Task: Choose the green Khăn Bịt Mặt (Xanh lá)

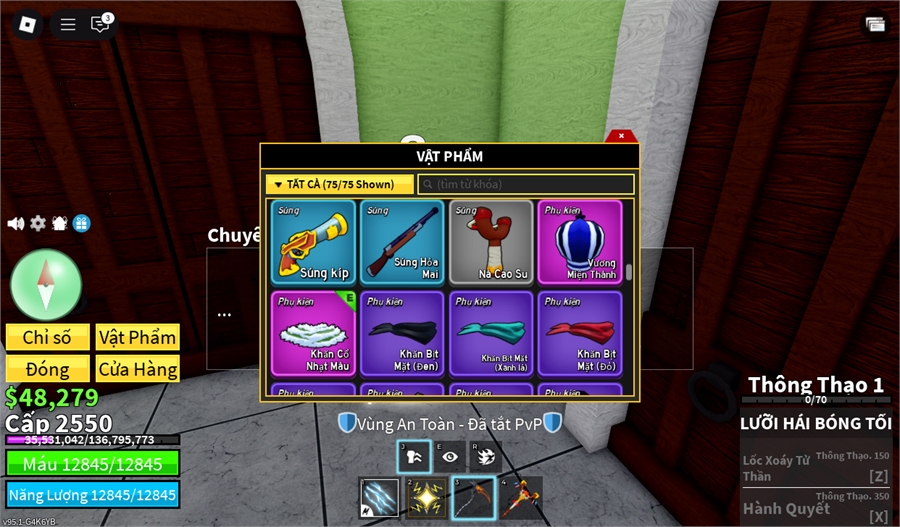Action: click(x=491, y=333)
